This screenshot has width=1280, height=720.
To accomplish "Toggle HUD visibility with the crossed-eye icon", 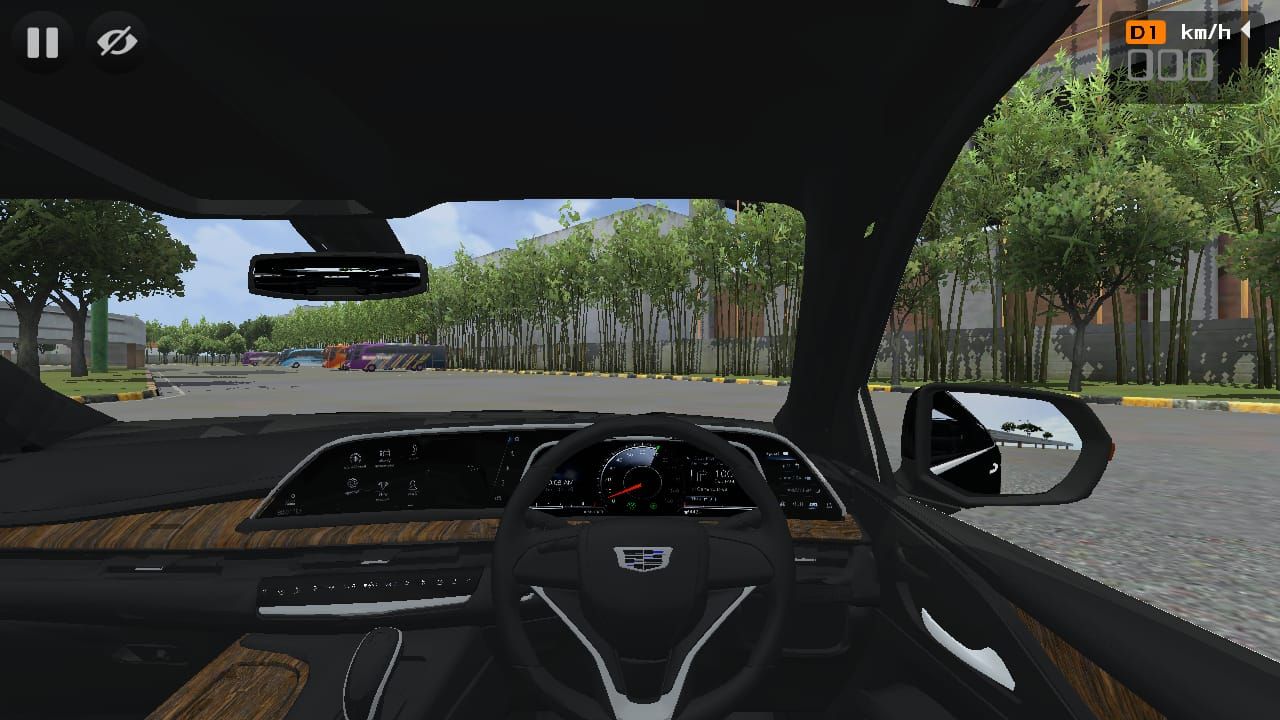I will tap(118, 42).
